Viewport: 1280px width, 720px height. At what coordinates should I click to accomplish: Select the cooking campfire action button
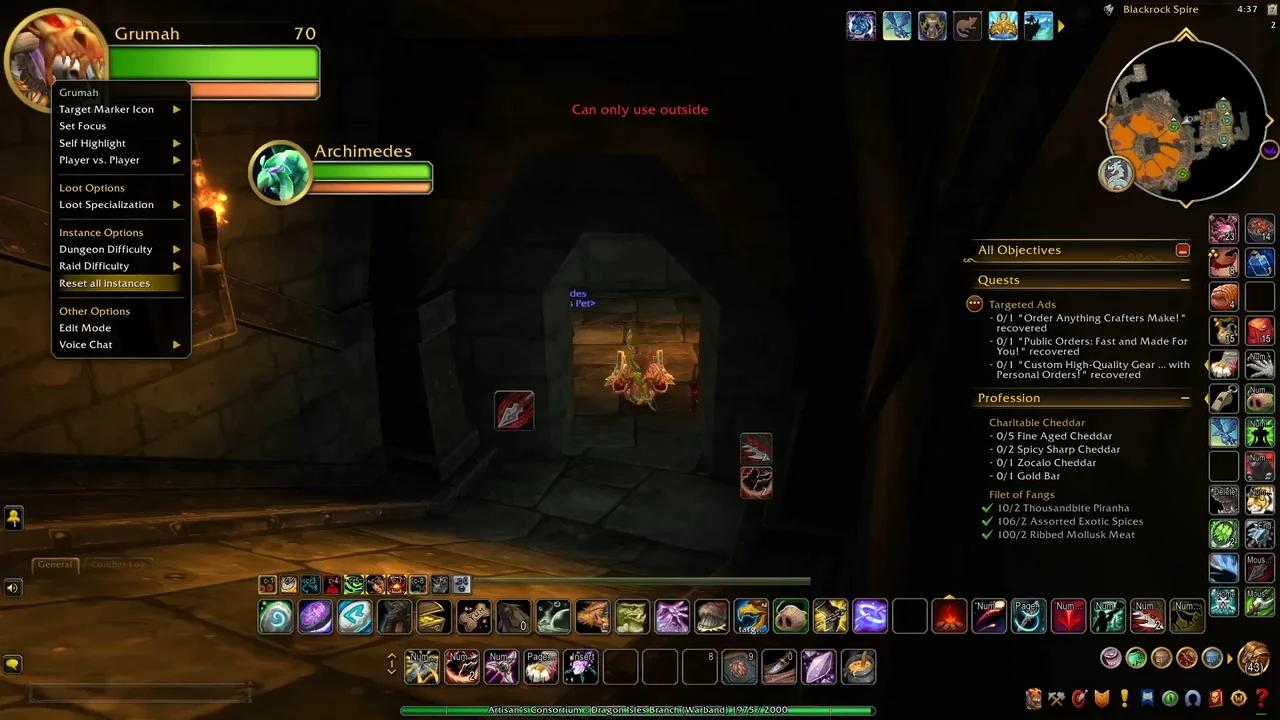click(x=949, y=616)
